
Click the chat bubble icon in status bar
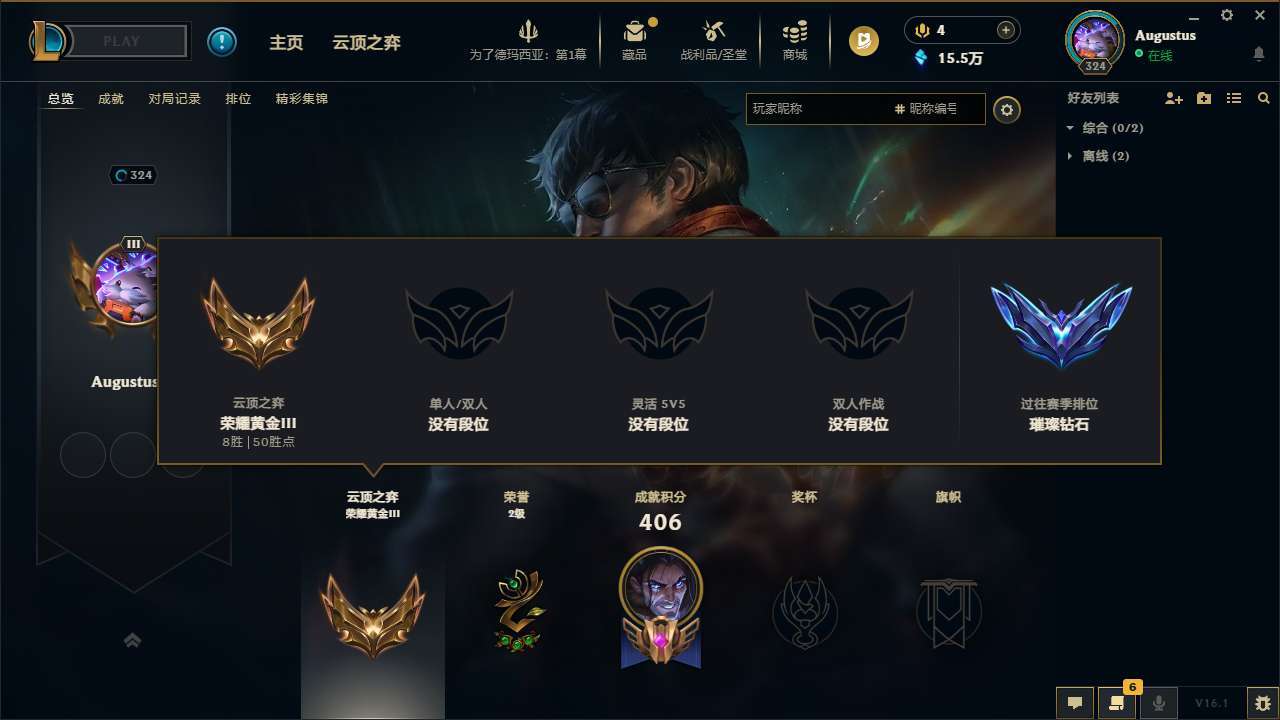(1074, 702)
